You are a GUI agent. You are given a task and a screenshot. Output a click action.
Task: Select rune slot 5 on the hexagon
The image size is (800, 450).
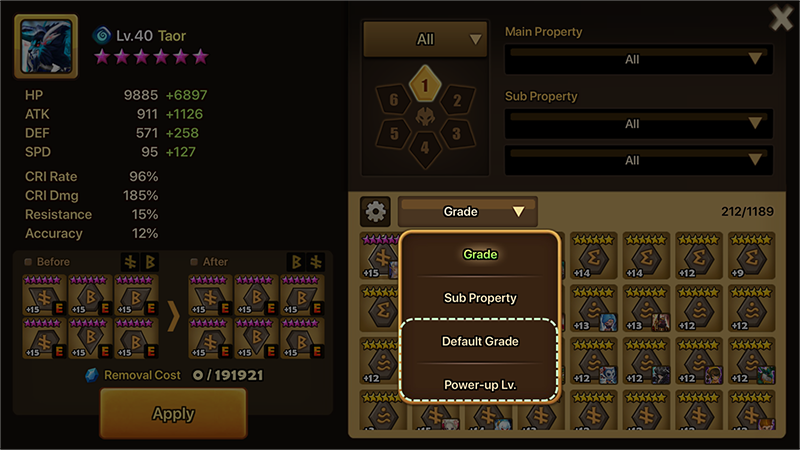(x=394, y=133)
